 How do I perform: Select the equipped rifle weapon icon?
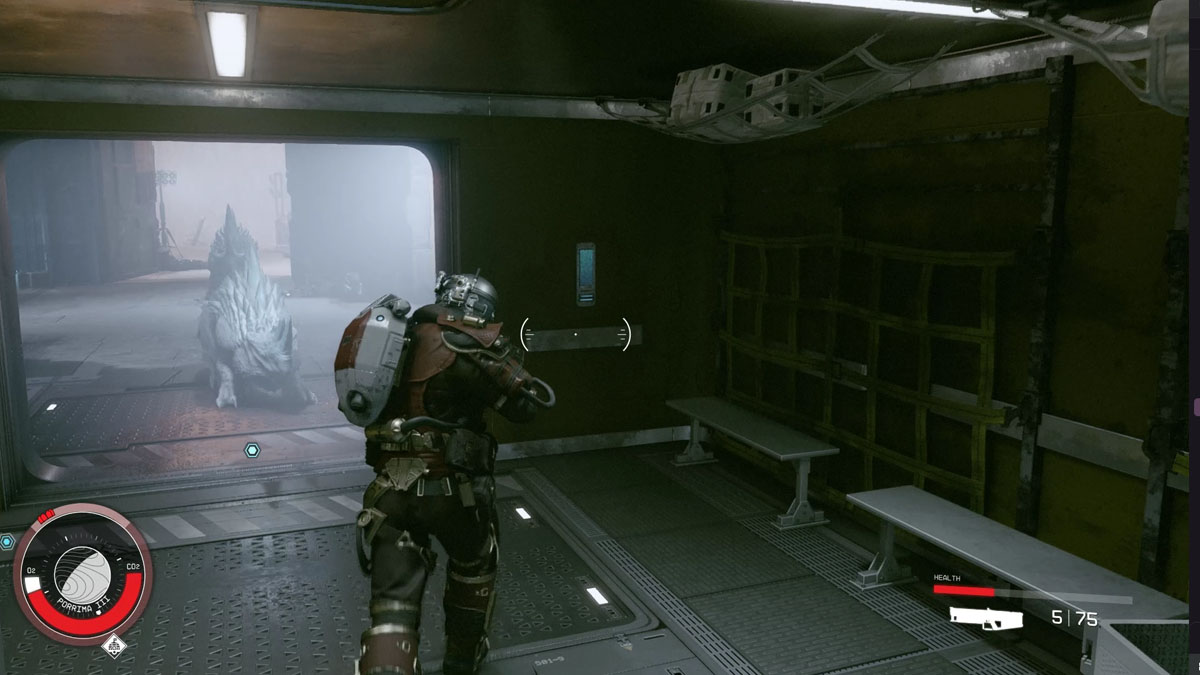(x=985, y=619)
